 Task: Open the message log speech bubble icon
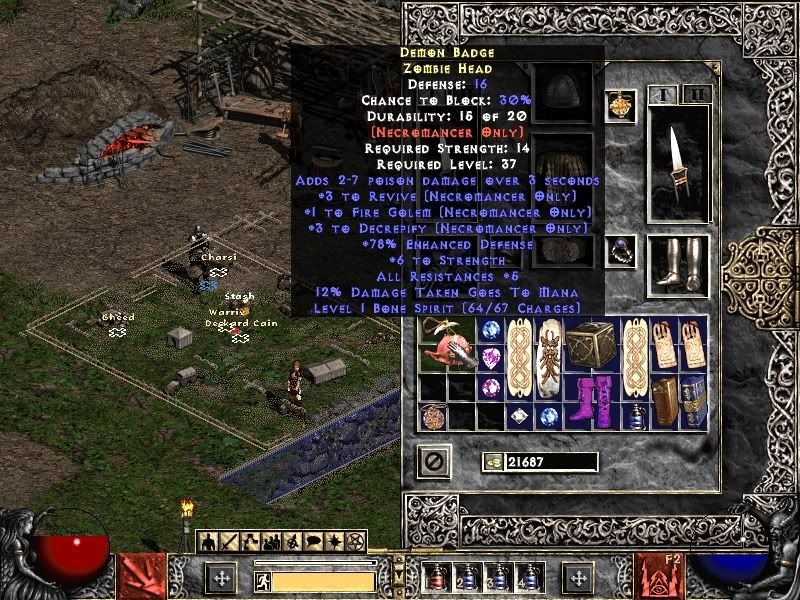(311, 542)
